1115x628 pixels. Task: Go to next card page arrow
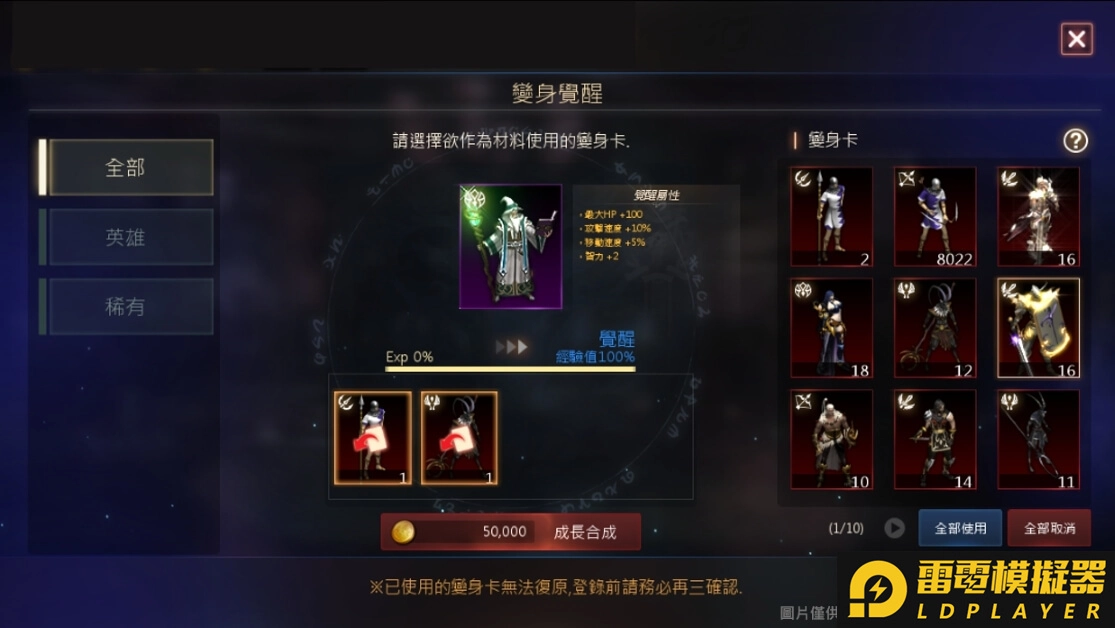[x=894, y=528]
